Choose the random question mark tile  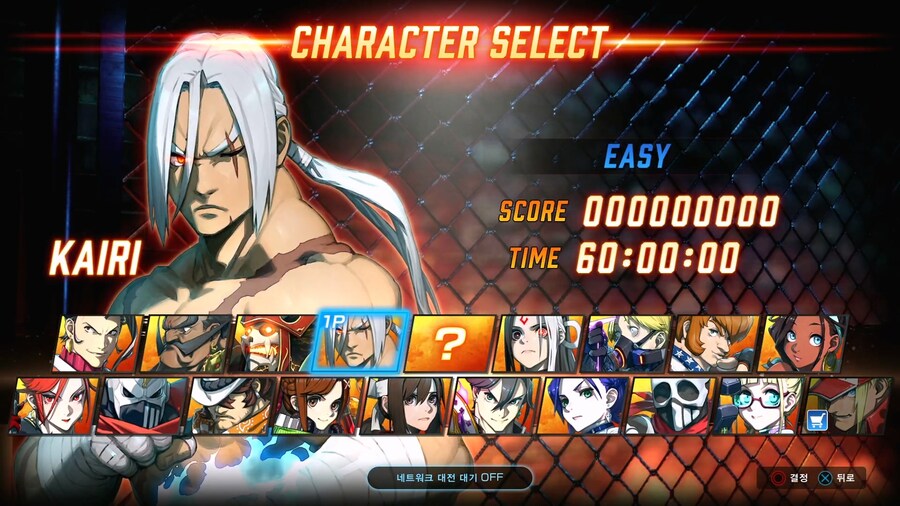pos(451,344)
